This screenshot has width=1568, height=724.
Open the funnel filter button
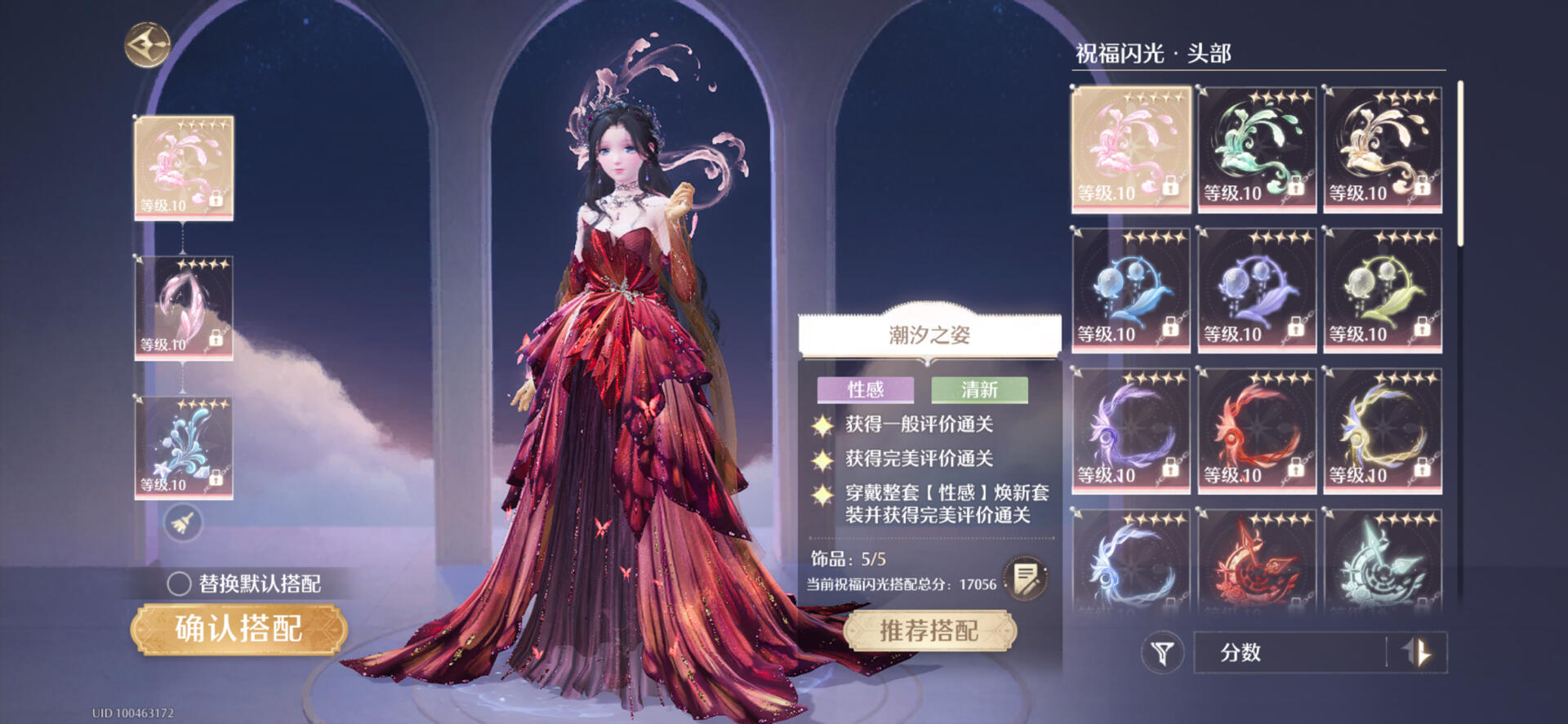click(x=1161, y=652)
